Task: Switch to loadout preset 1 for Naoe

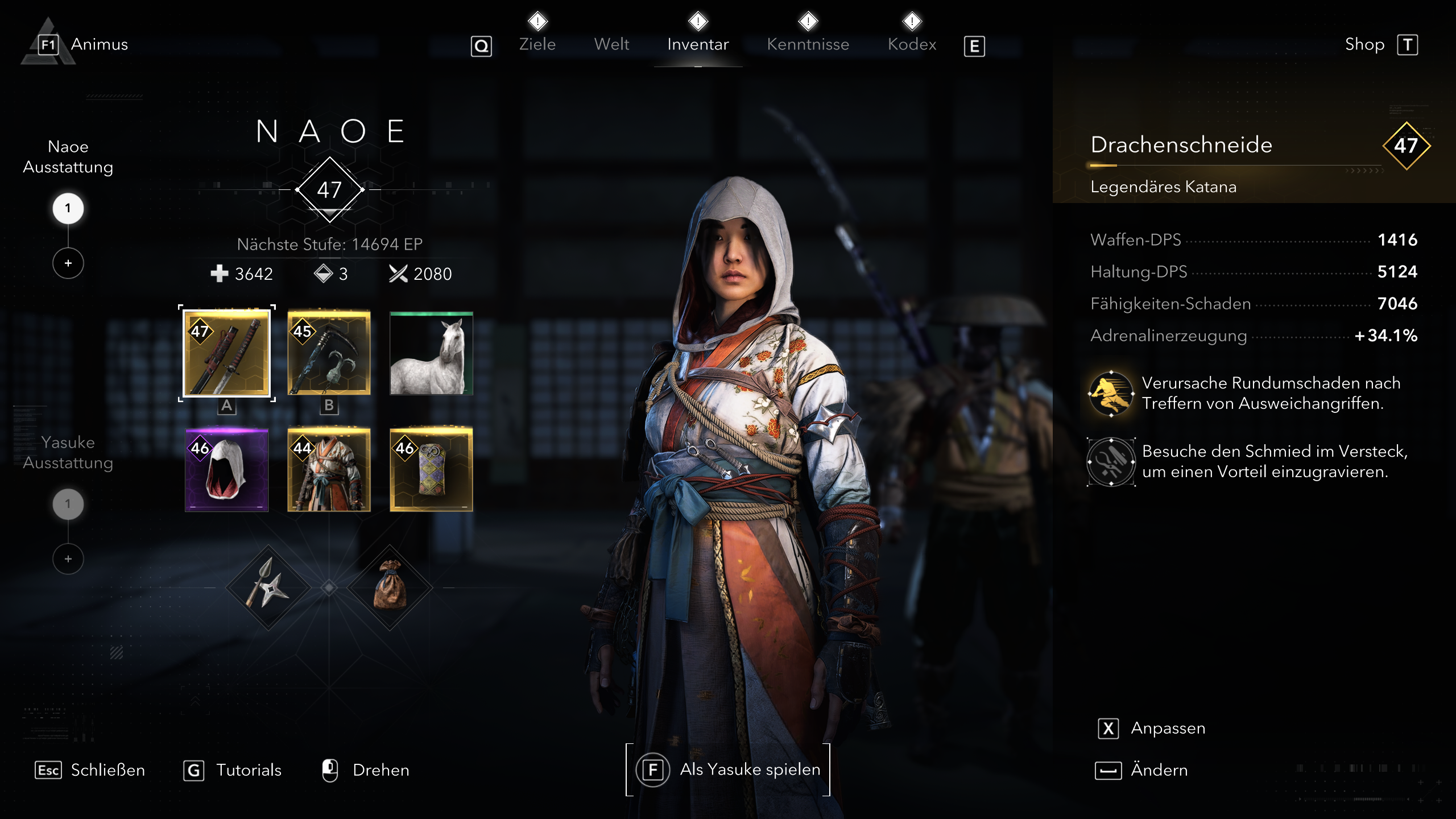Action: point(68,208)
